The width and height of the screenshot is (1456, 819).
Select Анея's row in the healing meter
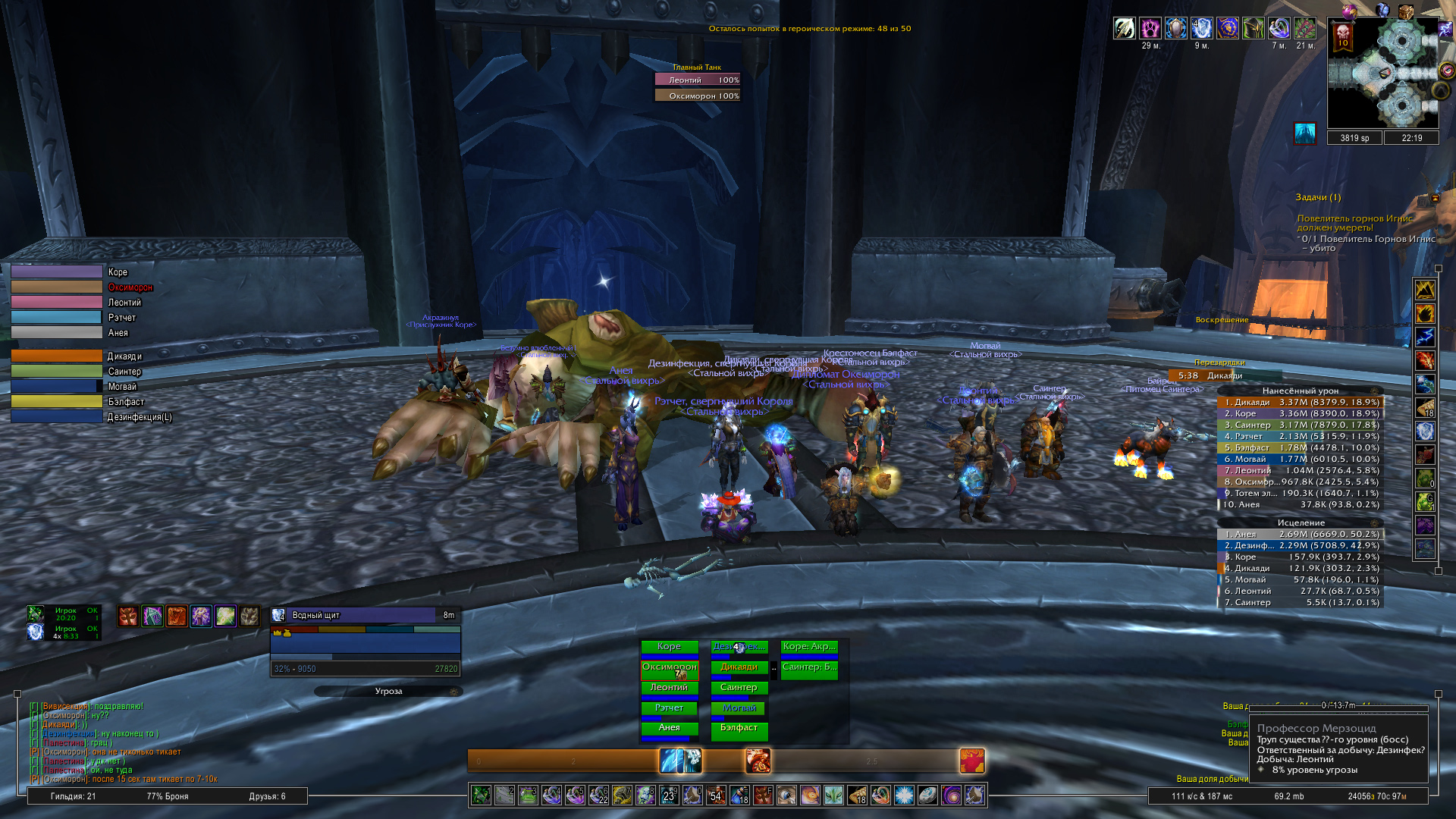(1300, 534)
